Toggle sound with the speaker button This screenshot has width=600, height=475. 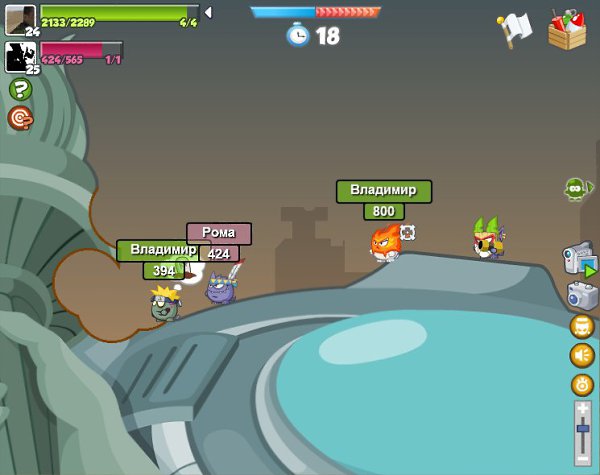(582, 355)
